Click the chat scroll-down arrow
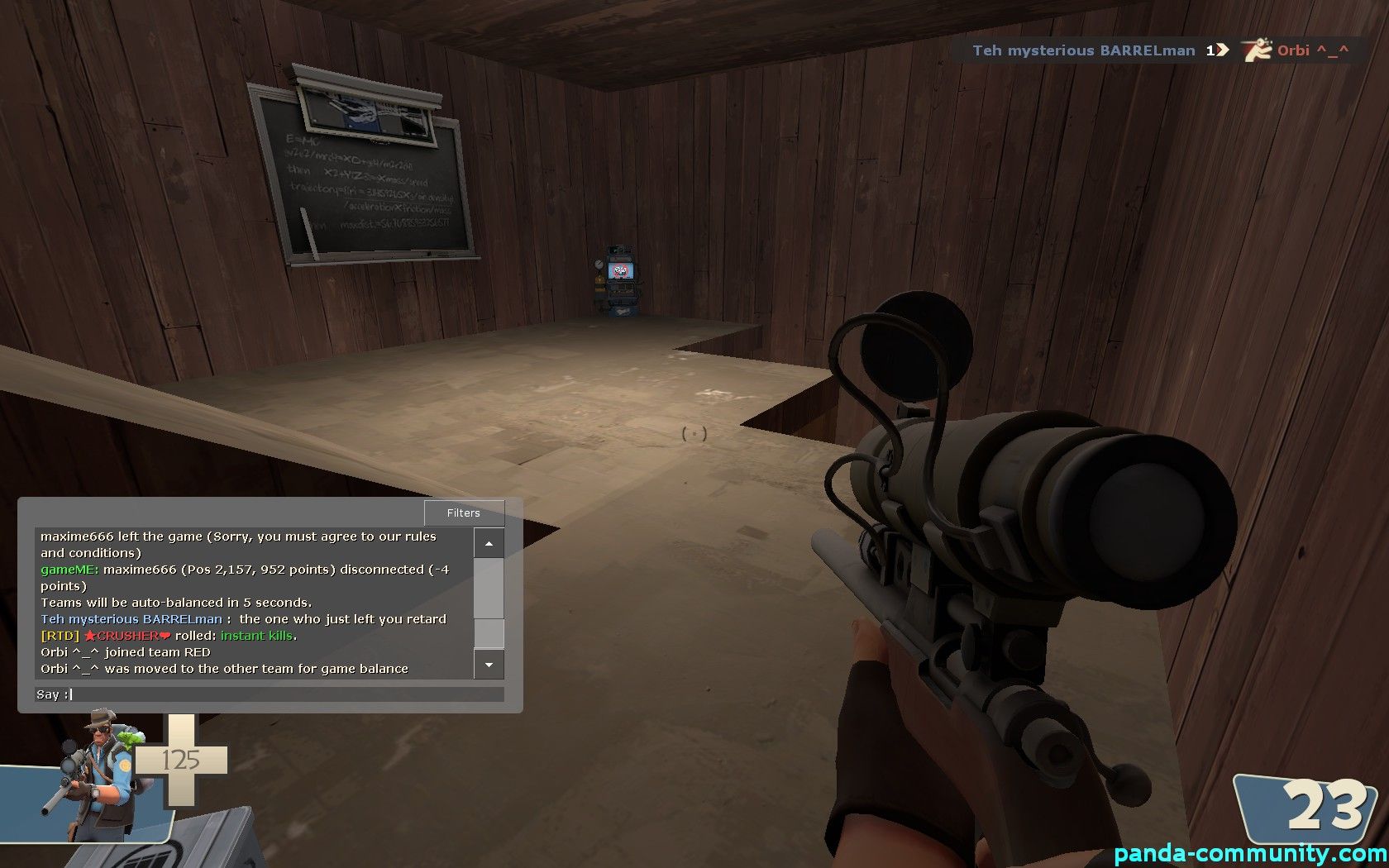1389x868 pixels. click(489, 665)
